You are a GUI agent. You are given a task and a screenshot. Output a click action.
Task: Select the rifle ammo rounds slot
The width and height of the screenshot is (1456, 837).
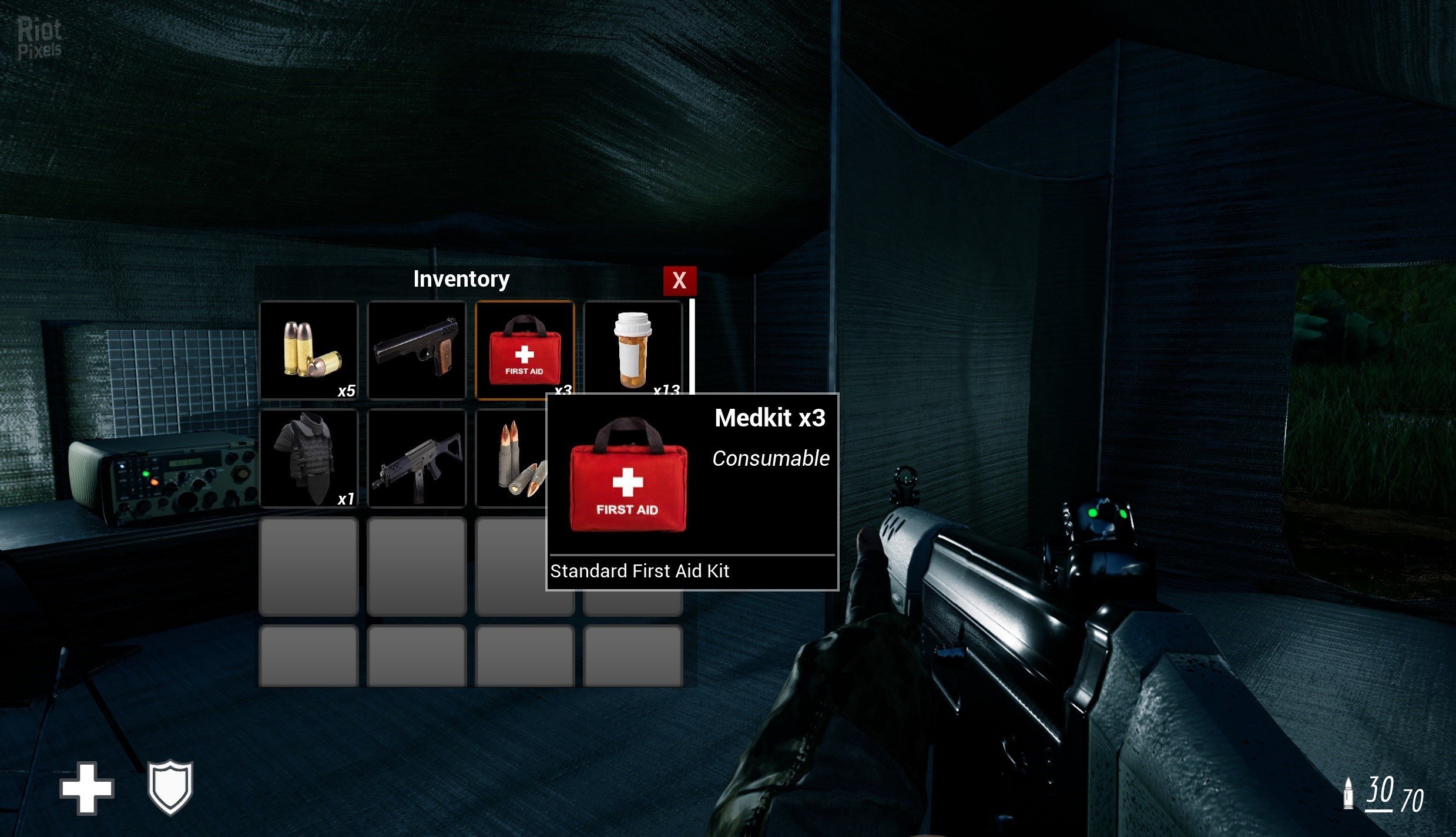pos(511,458)
